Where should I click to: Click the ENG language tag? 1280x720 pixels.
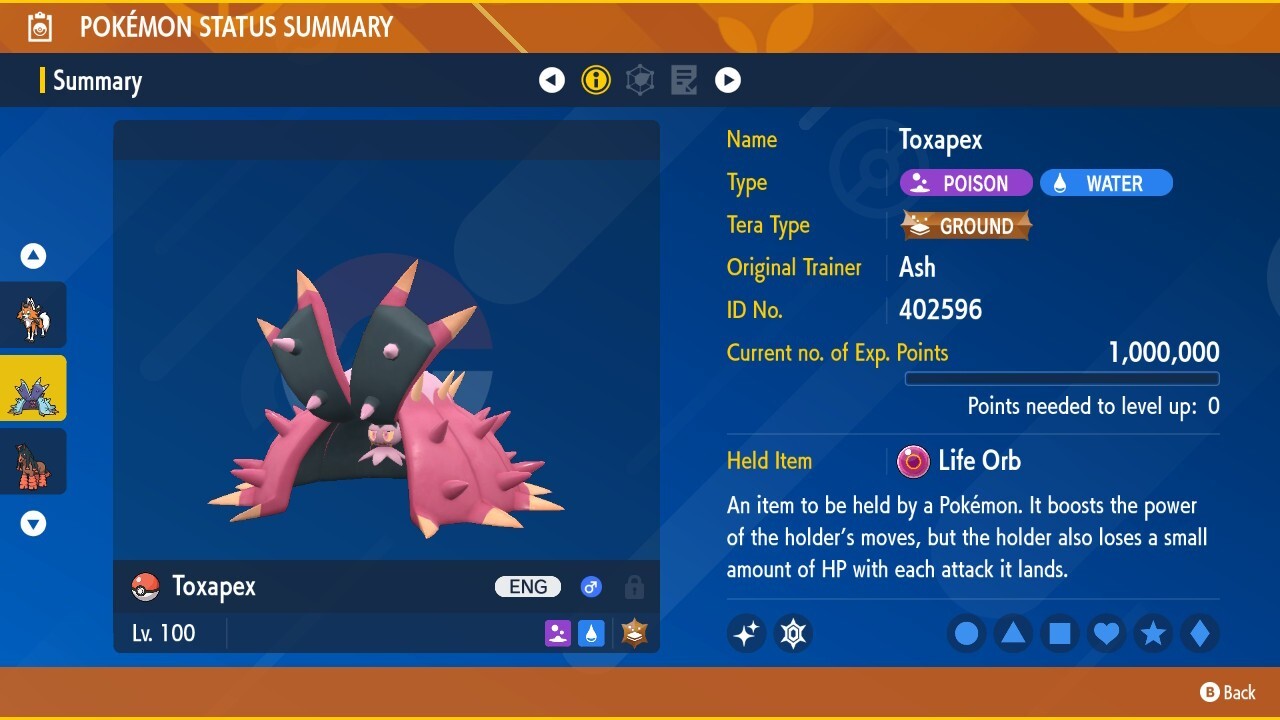527,586
